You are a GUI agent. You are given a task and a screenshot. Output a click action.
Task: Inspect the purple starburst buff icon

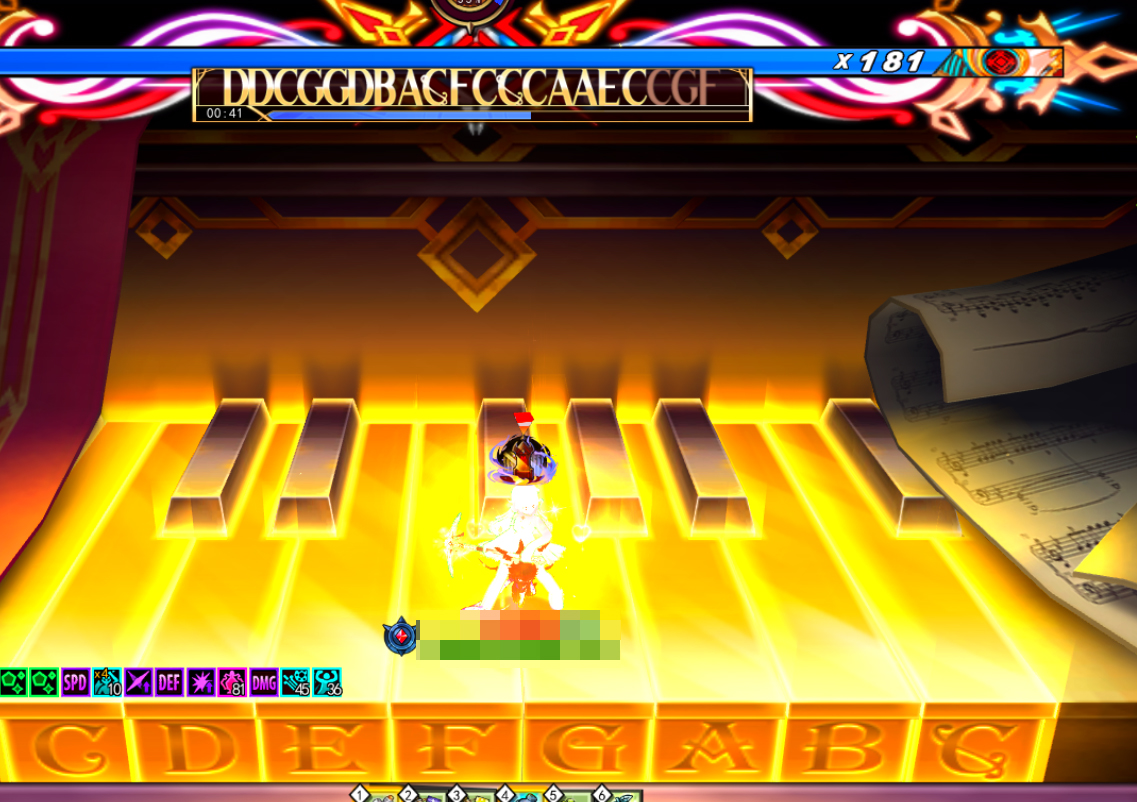[201, 682]
